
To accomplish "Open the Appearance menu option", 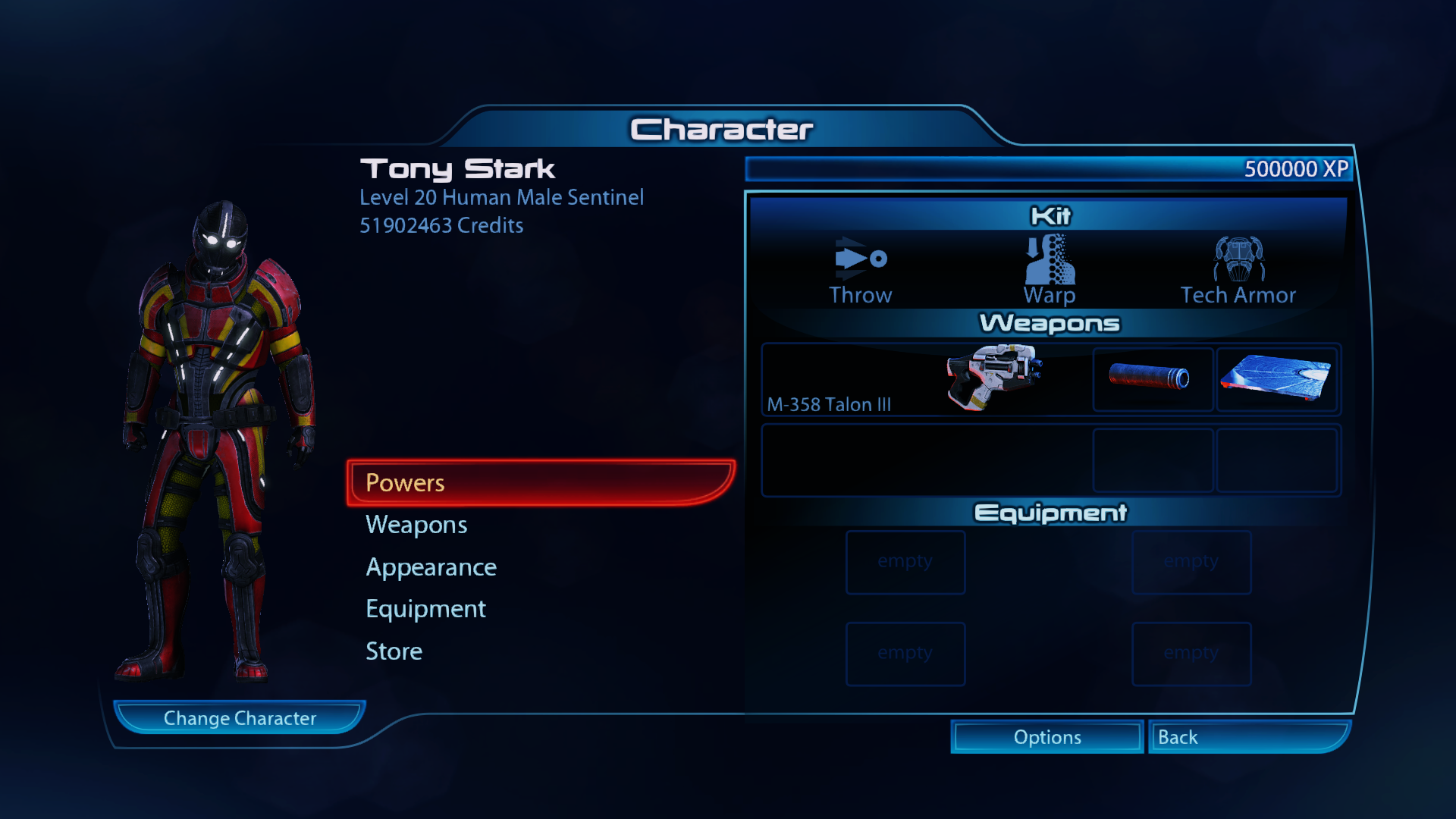I will [x=431, y=567].
